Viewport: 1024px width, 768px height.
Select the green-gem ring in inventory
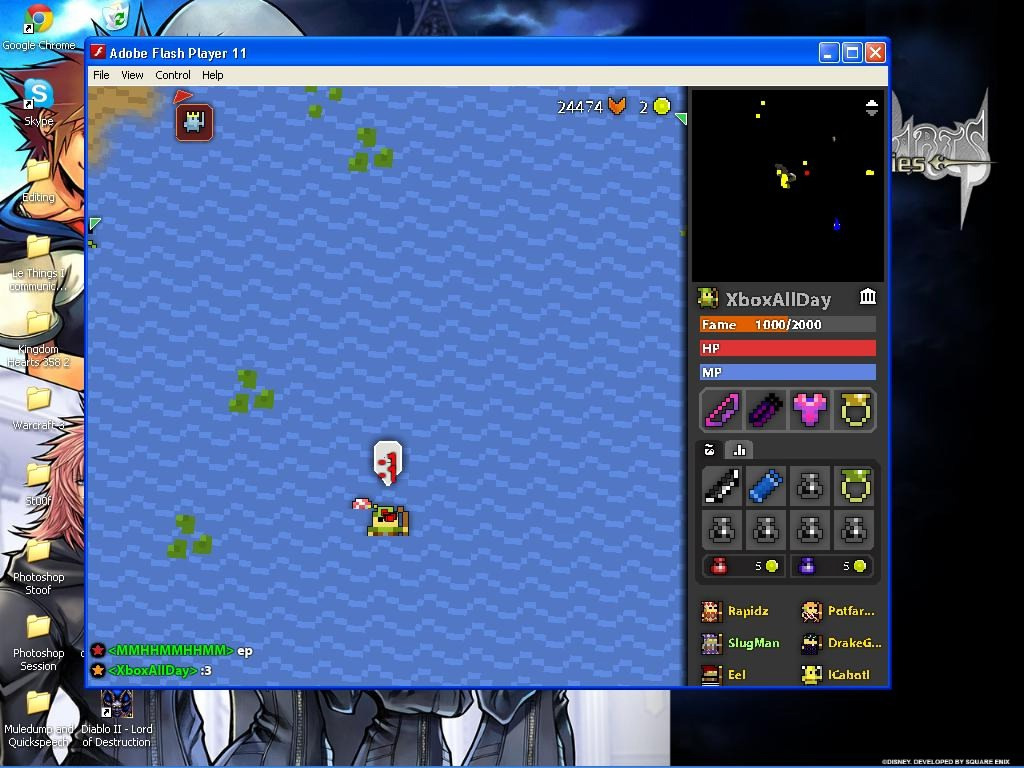(x=854, y=486)
